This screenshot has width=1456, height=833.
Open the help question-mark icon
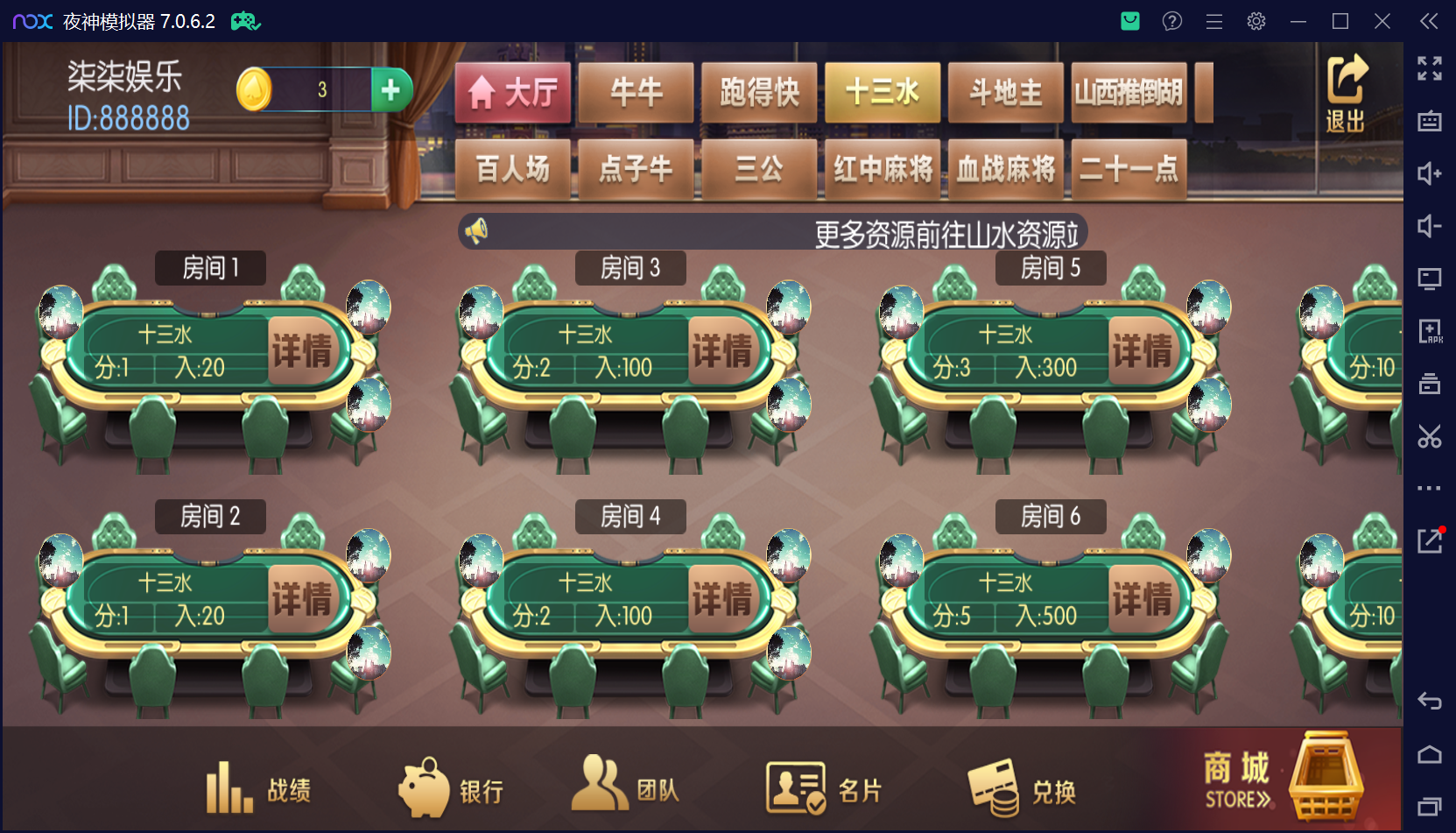(x=1171, y=20)
